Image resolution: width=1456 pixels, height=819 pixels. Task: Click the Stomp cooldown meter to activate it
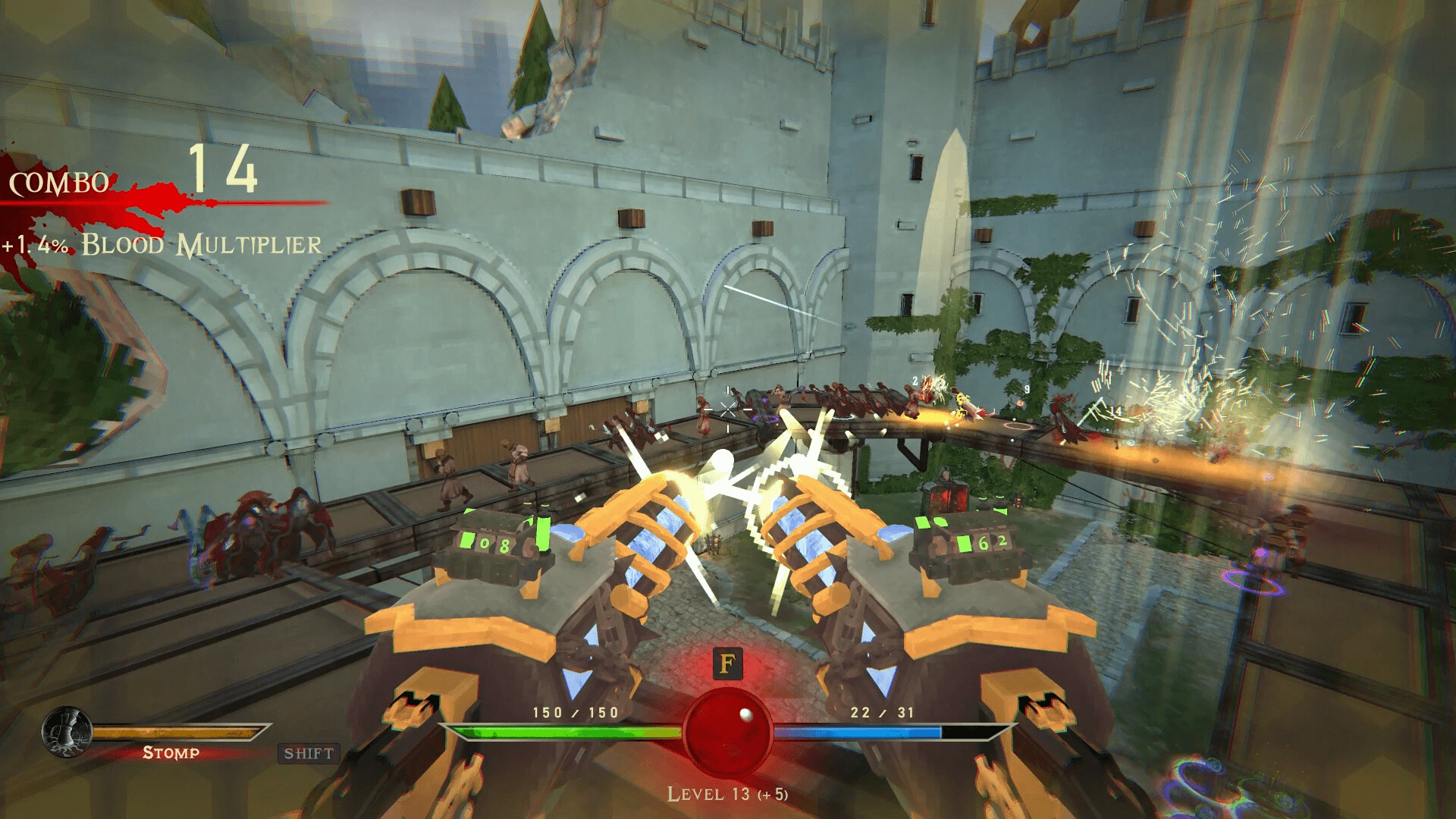click(178, 732)
